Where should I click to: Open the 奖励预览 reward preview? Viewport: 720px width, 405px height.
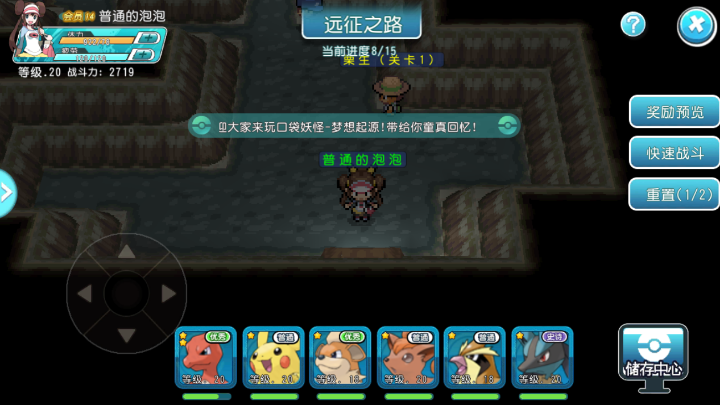click(673, 112)
